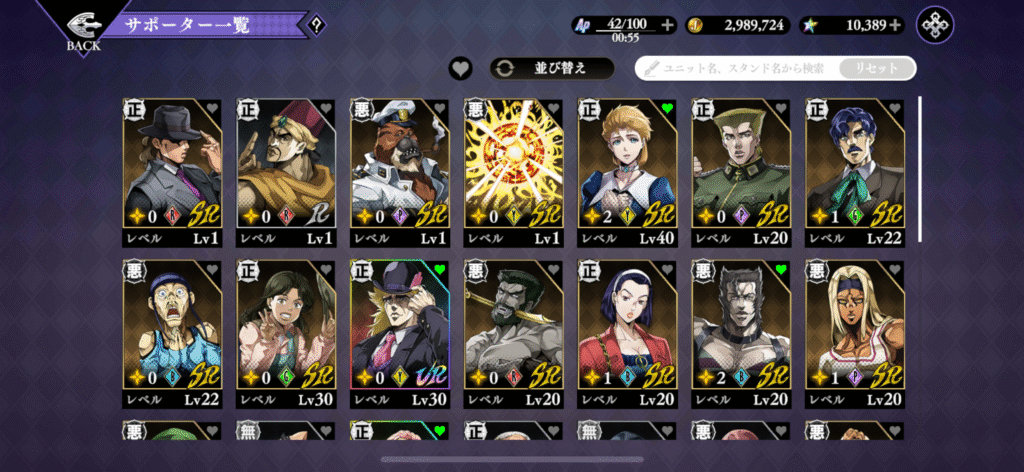Select the bearded man with sword card
Image resolution: width=1024 pixels, height=472 pixels.
point(513,334)
